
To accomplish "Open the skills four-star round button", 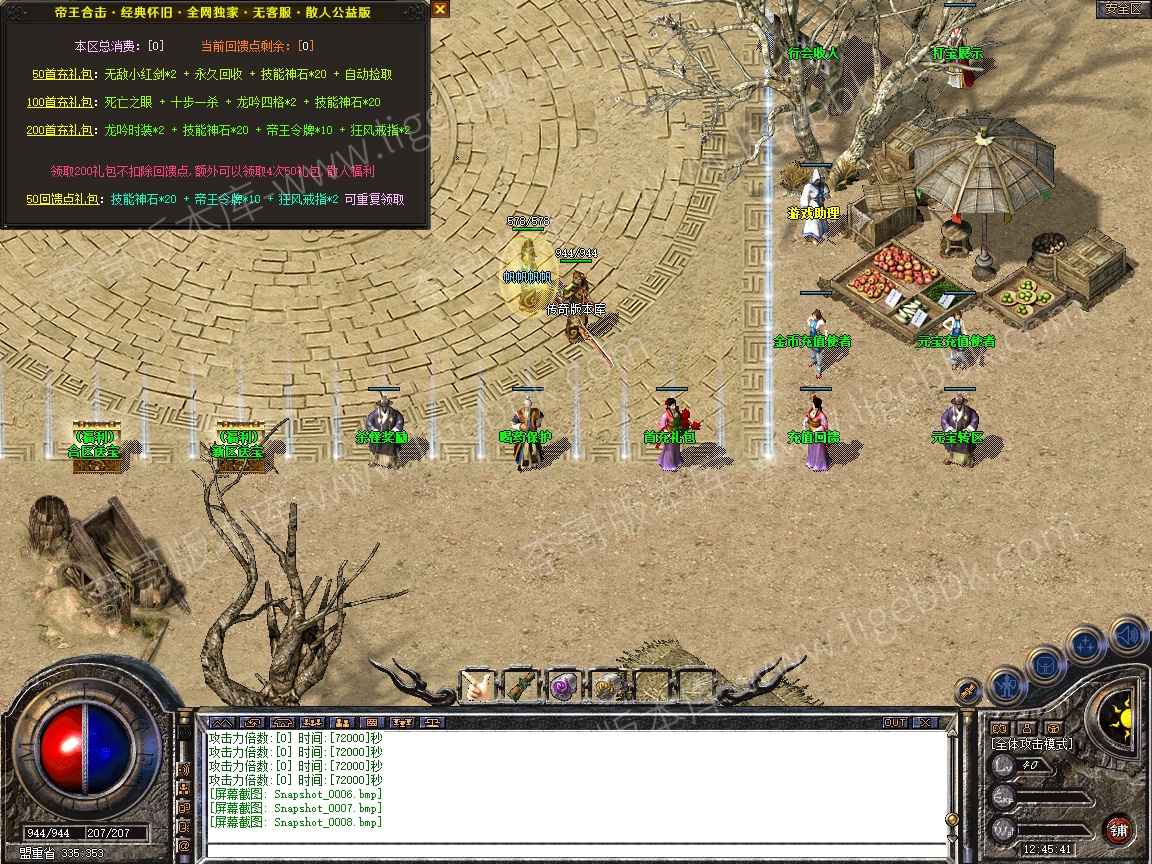I will [x=1086, y=646].
